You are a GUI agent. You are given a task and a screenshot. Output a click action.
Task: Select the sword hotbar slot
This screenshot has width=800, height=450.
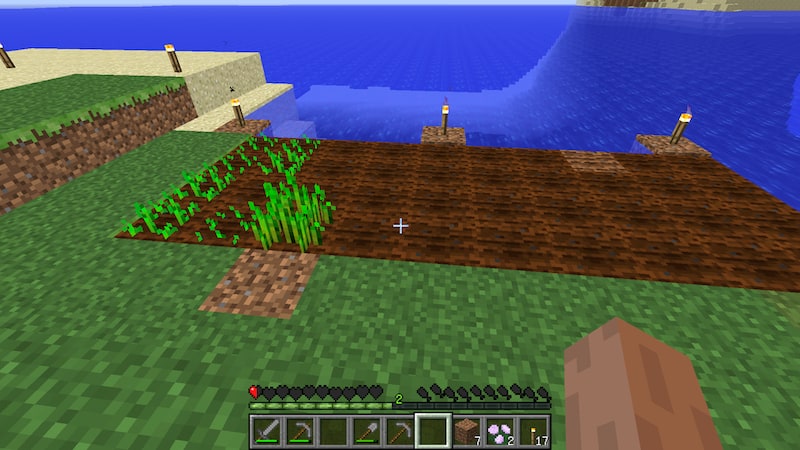(267, 432)
